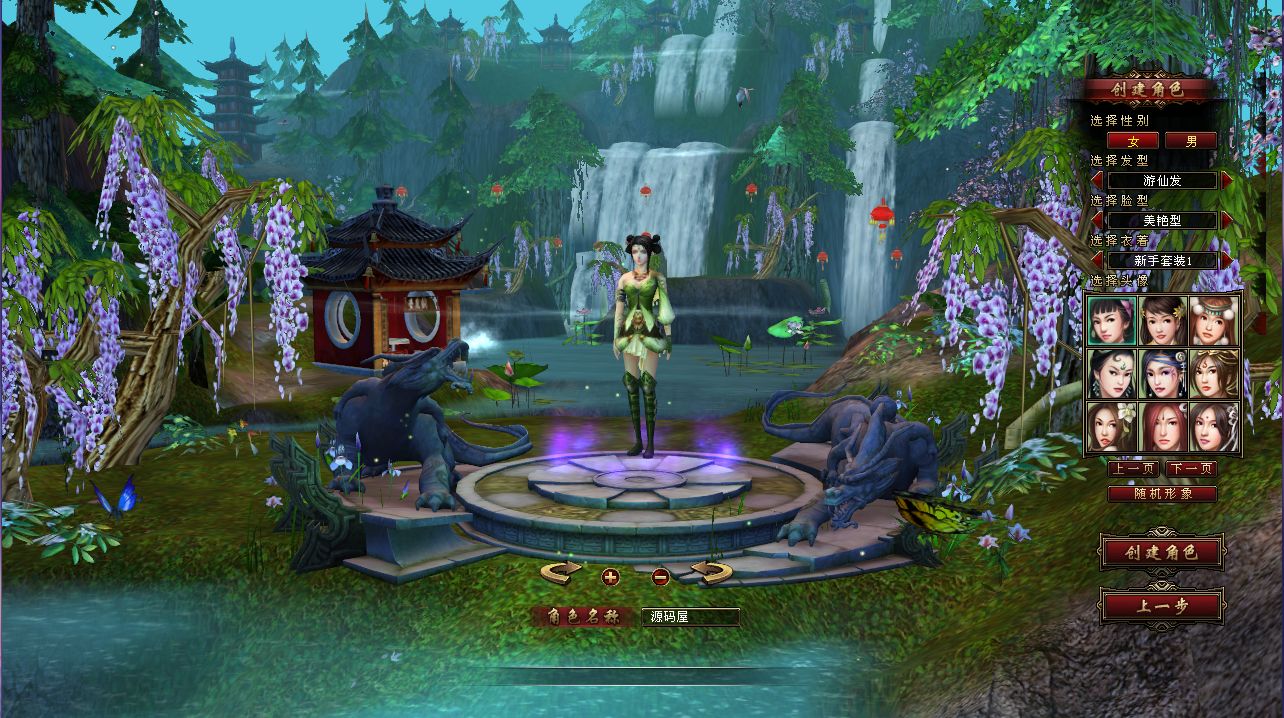Click the right arrow beside 游仙发 hairstyle
The height and width of the screenshot is (718, 1284).
(1227, 181)
